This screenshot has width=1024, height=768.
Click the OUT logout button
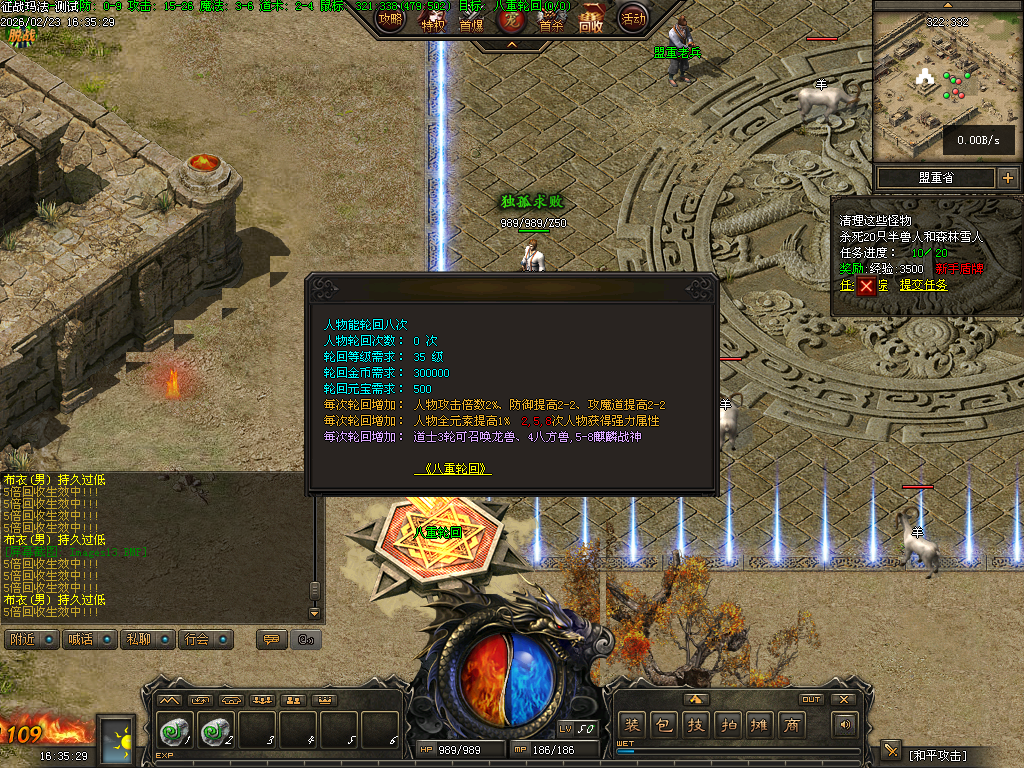pos(811,699)
